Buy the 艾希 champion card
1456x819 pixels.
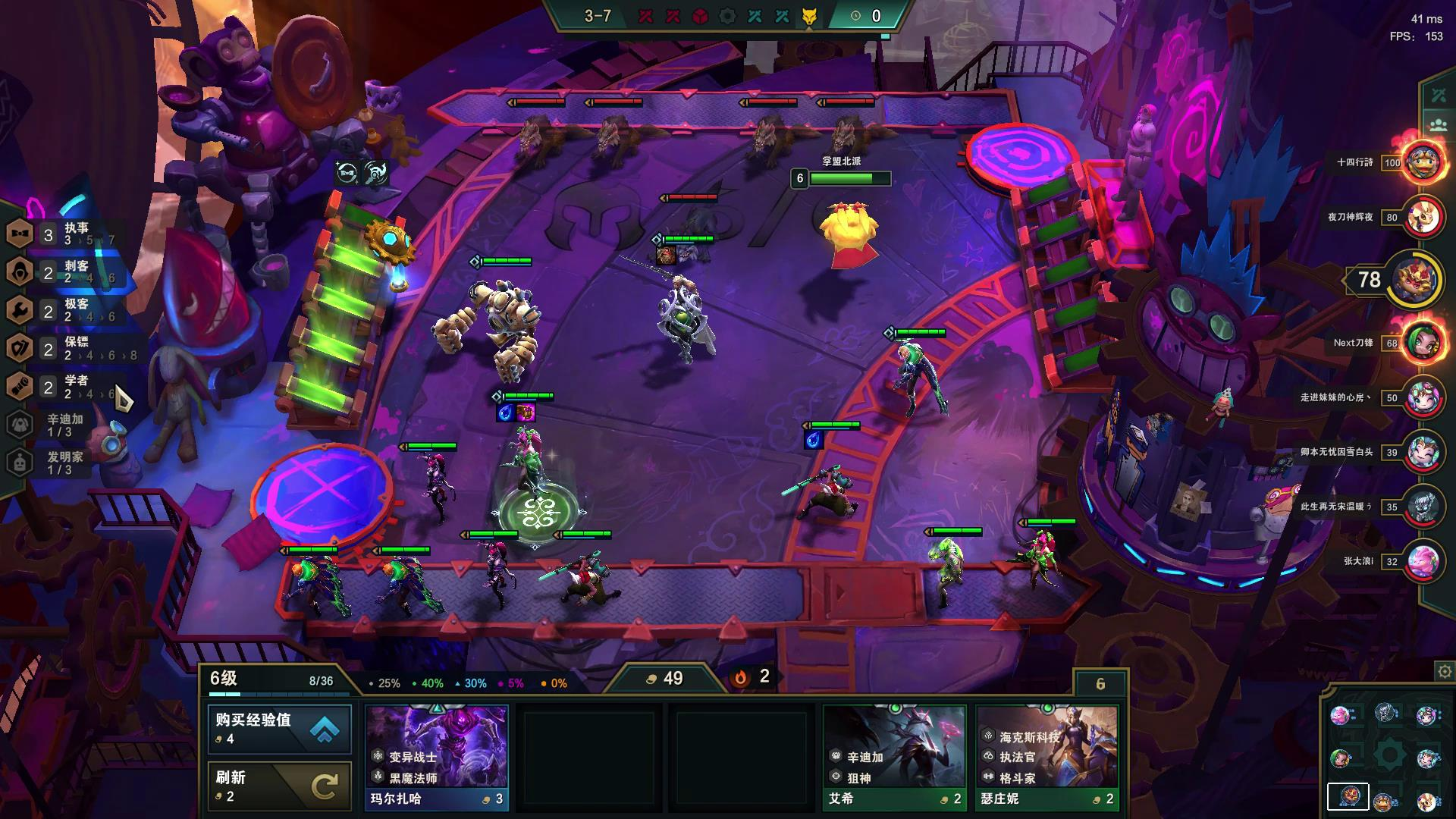[895, 757]
